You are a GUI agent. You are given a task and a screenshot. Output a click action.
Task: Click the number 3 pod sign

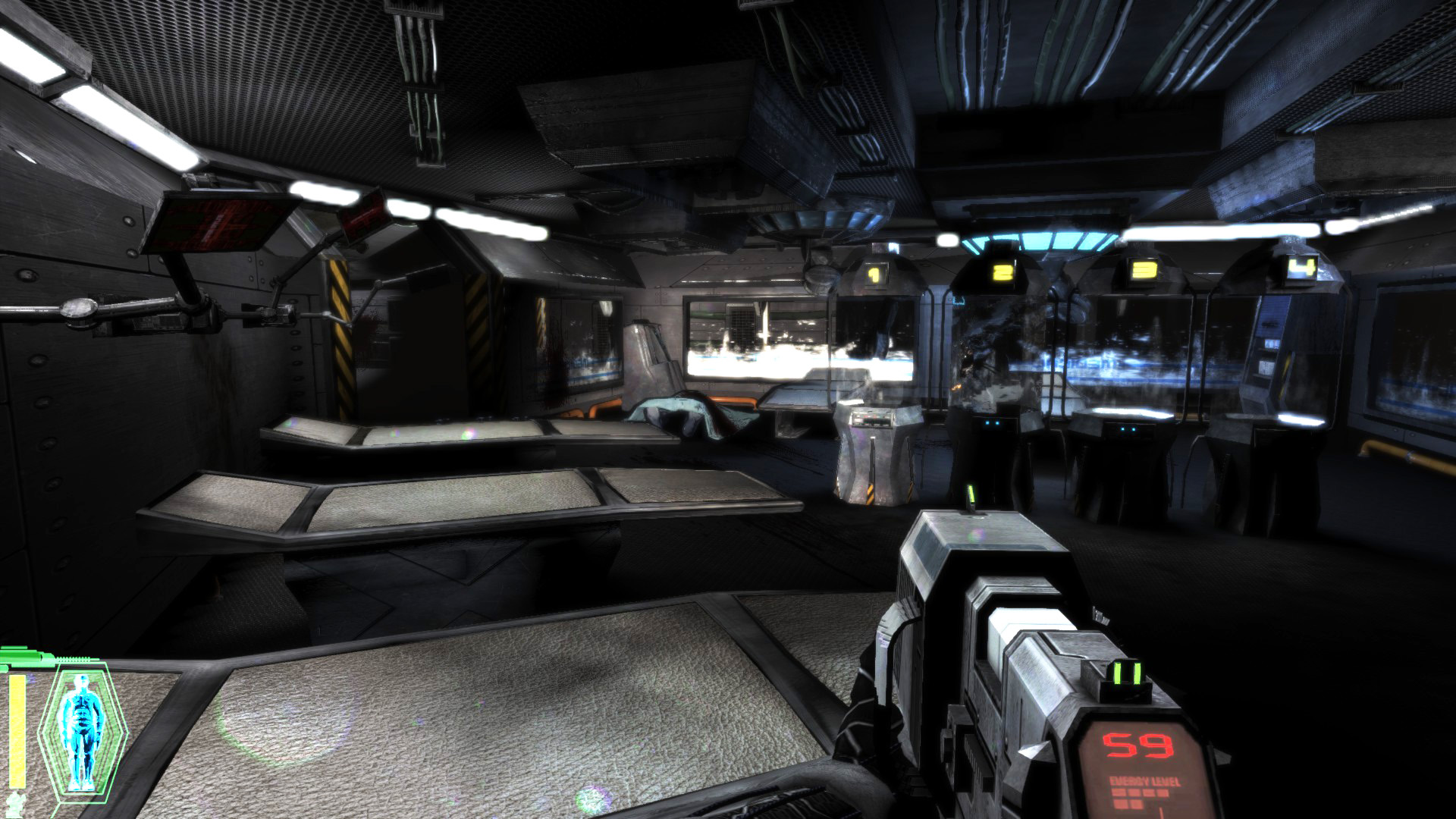1142,269
